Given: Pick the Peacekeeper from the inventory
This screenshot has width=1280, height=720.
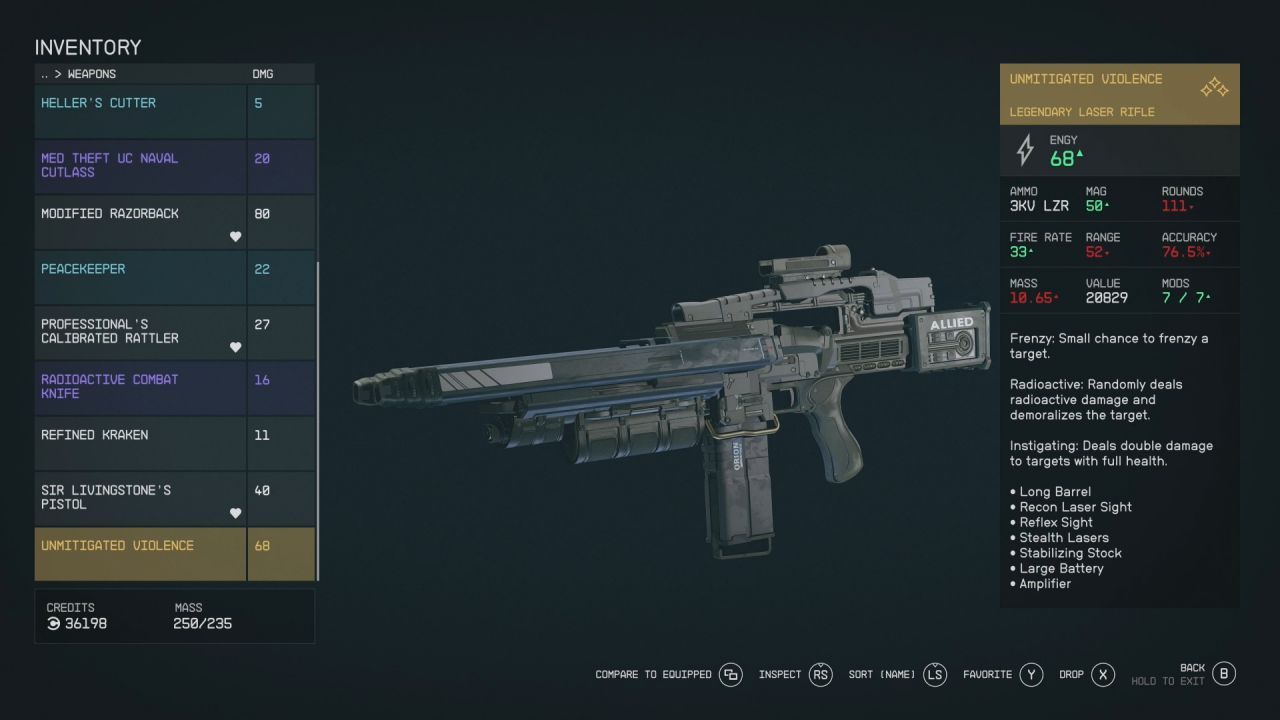Looking at the screenshot, I should [x=140, y=277].
